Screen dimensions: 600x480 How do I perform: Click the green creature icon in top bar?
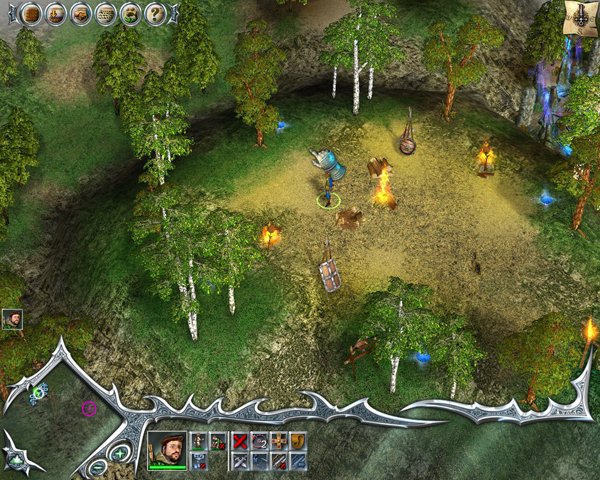tap(130, 13)
